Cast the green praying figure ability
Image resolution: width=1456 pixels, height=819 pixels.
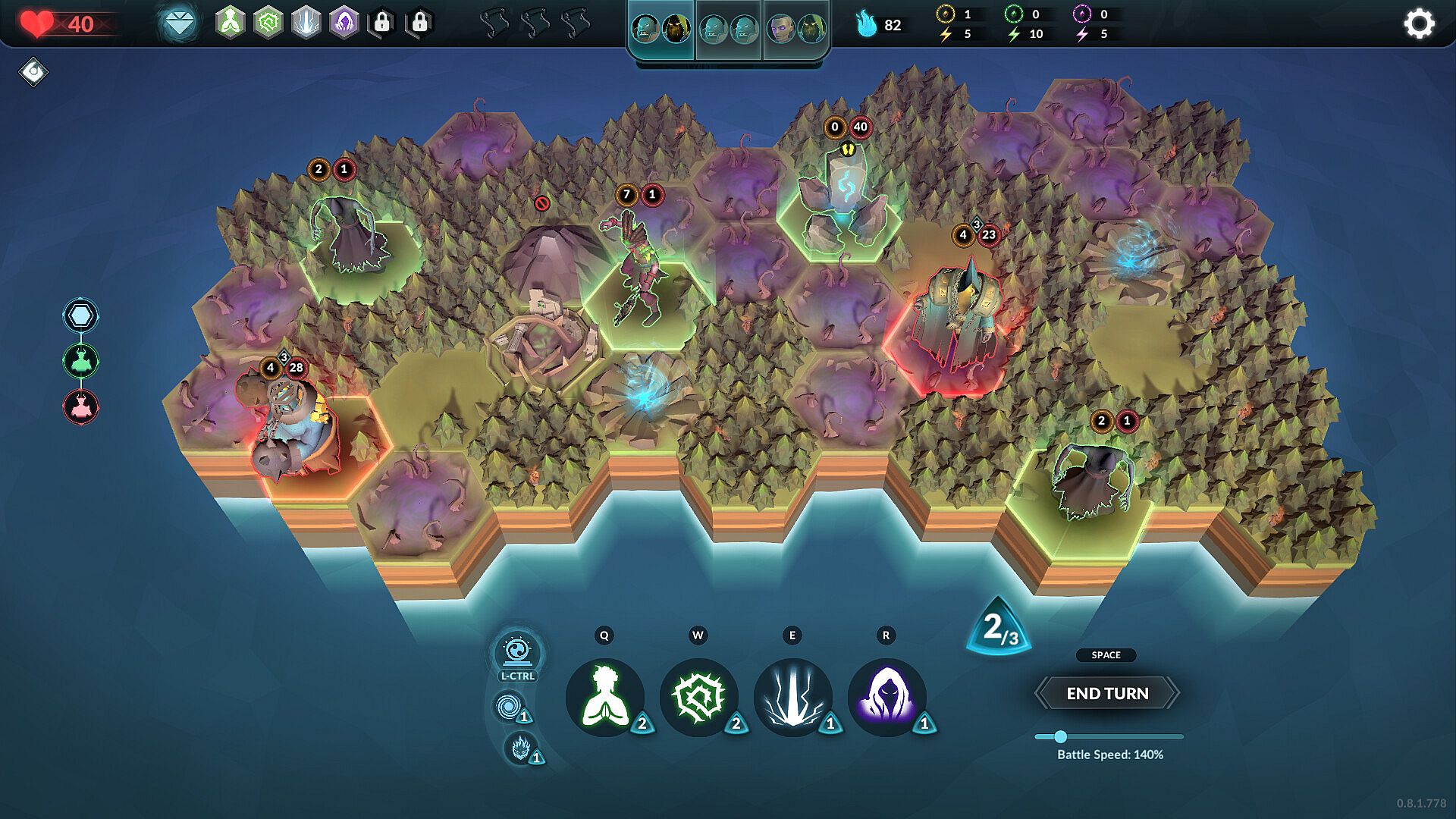click(x=604, y=697)
